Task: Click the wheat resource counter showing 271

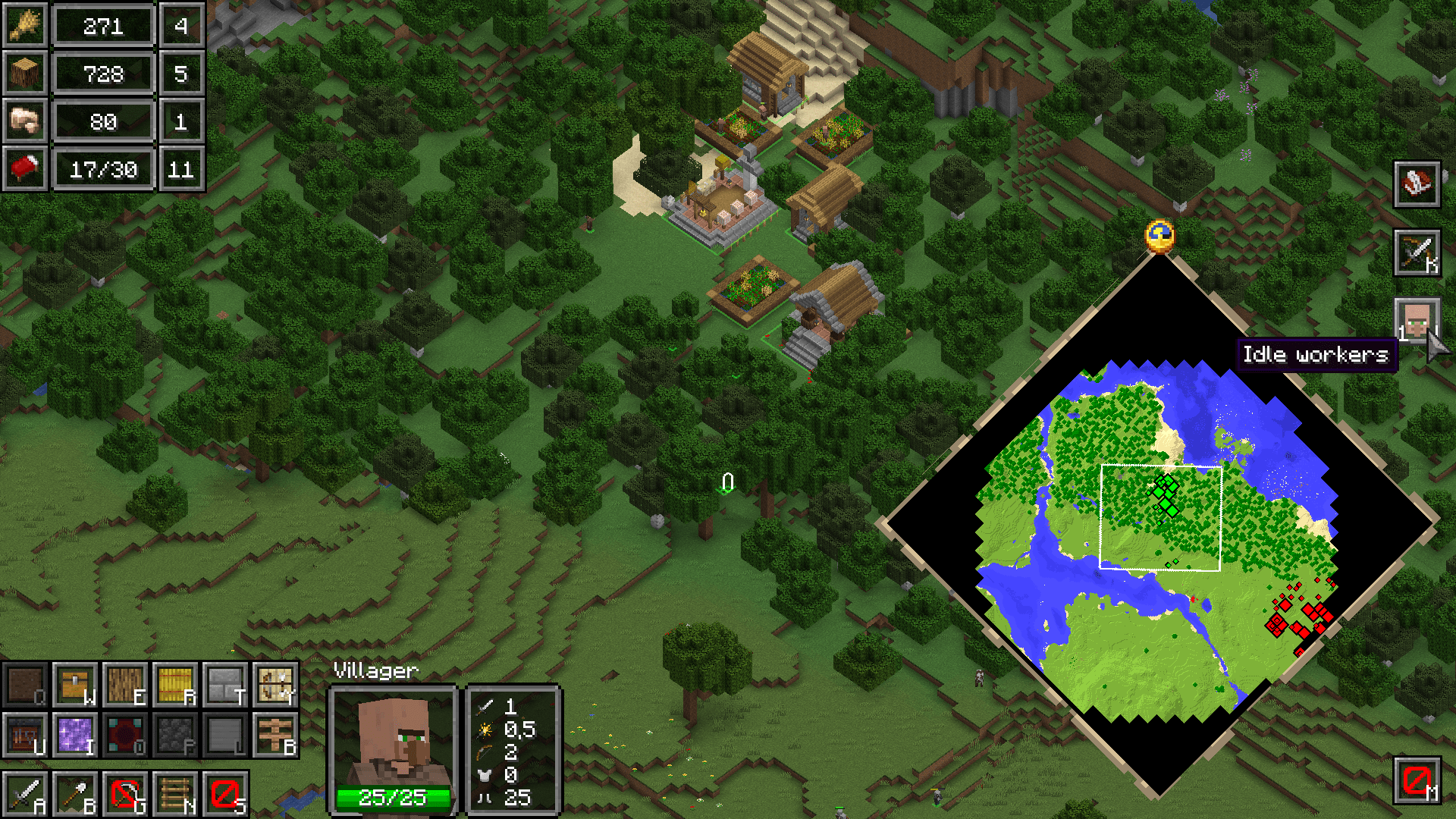Action: (104, 25)
